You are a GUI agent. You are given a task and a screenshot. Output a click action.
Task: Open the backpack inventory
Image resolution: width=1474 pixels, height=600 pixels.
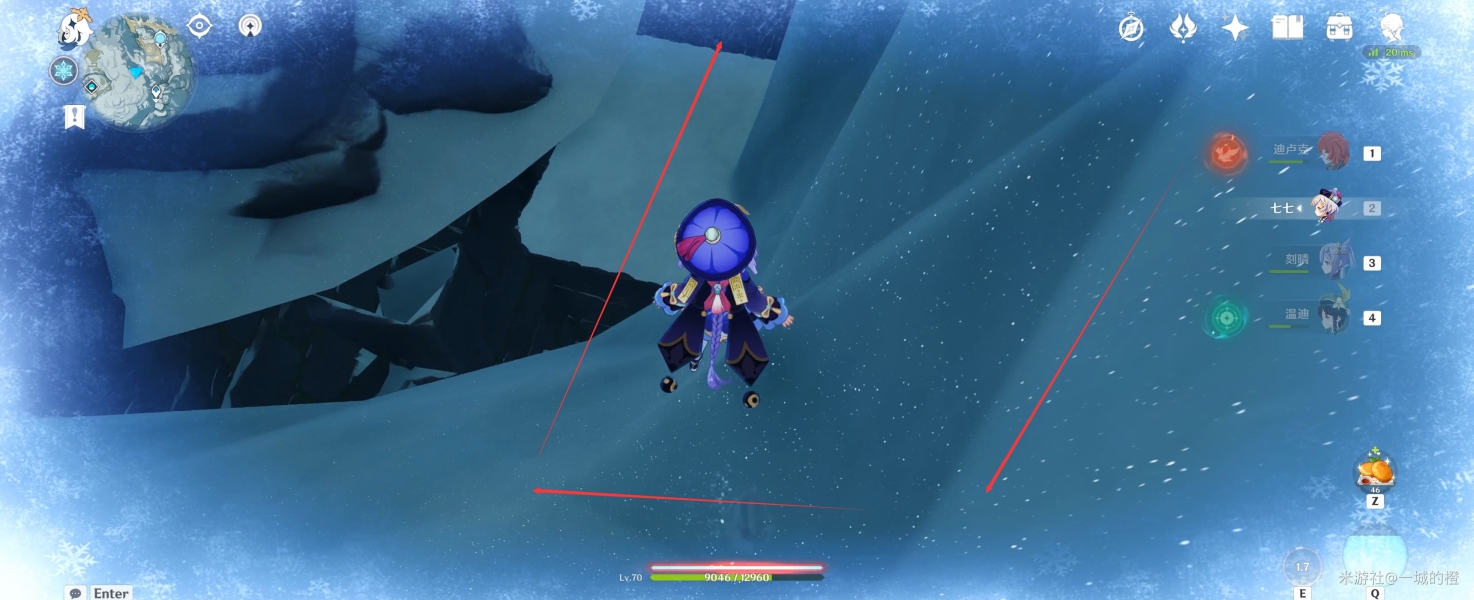pos(1339,28)
